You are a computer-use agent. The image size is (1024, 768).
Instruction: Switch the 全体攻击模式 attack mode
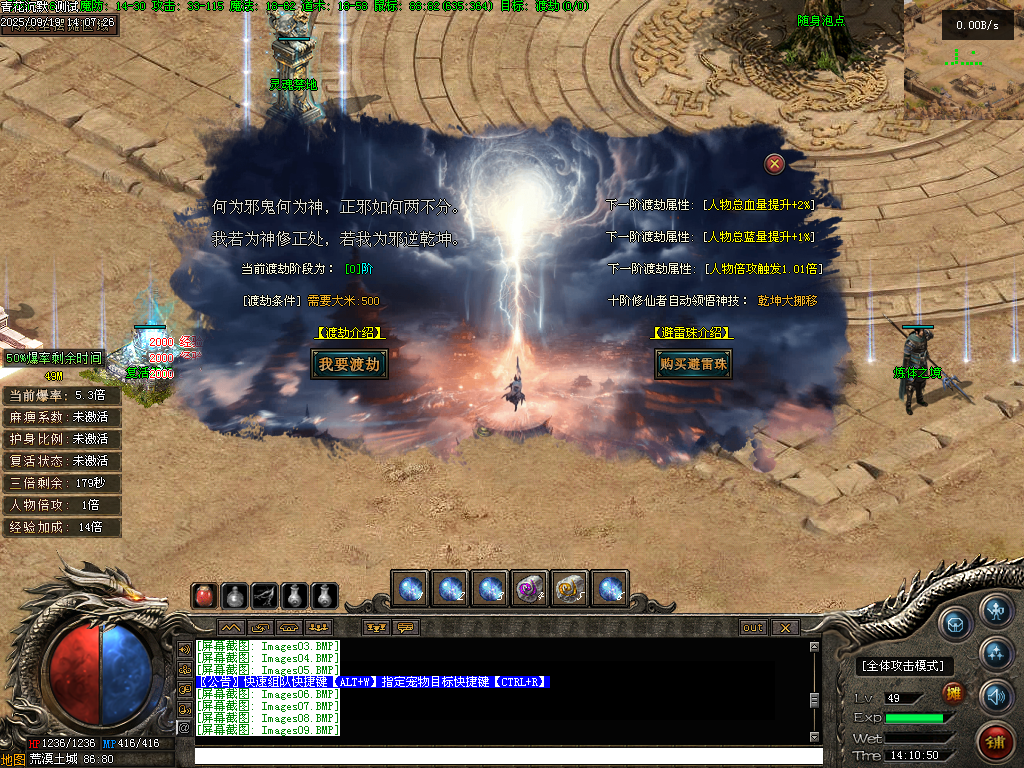tap(904, 666)
